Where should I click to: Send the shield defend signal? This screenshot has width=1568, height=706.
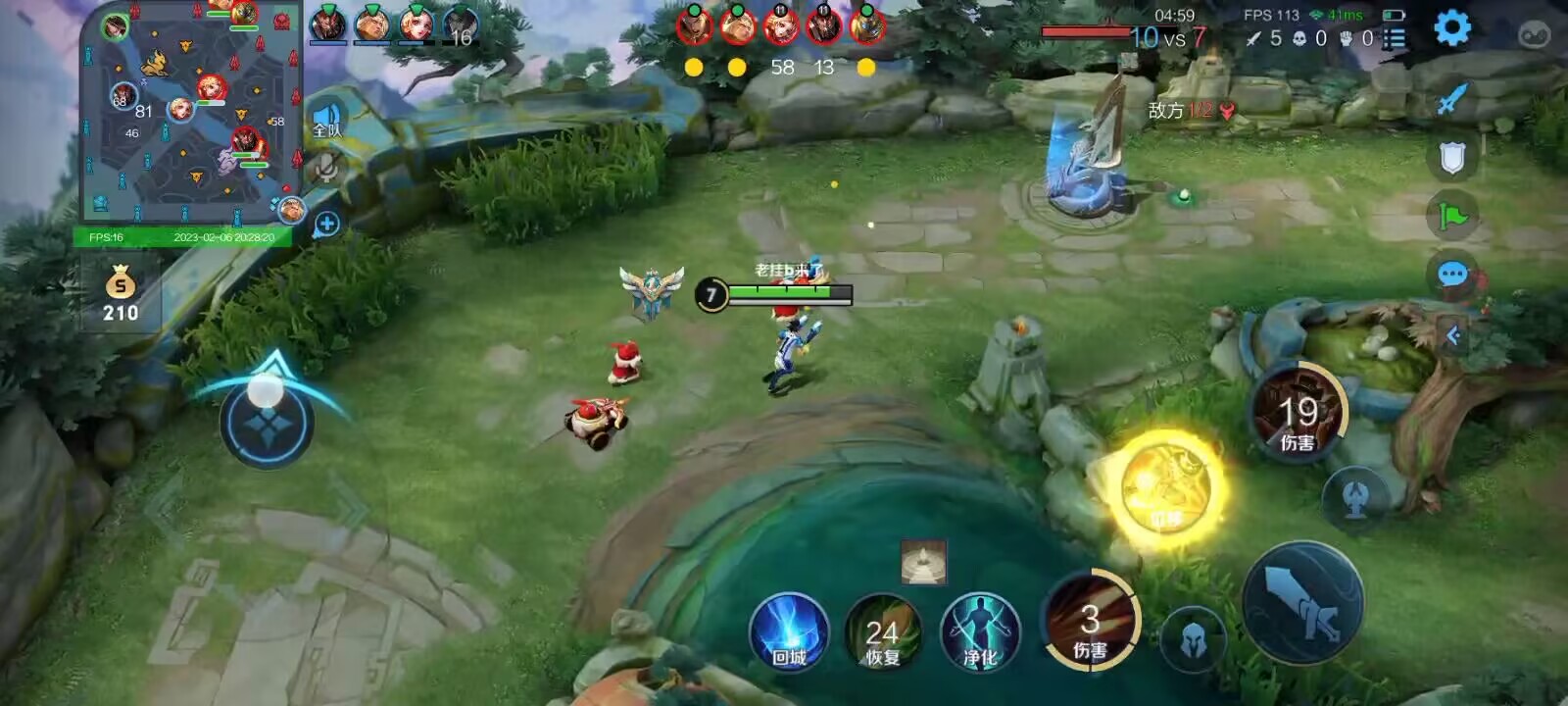click(x=1451, y=157)
